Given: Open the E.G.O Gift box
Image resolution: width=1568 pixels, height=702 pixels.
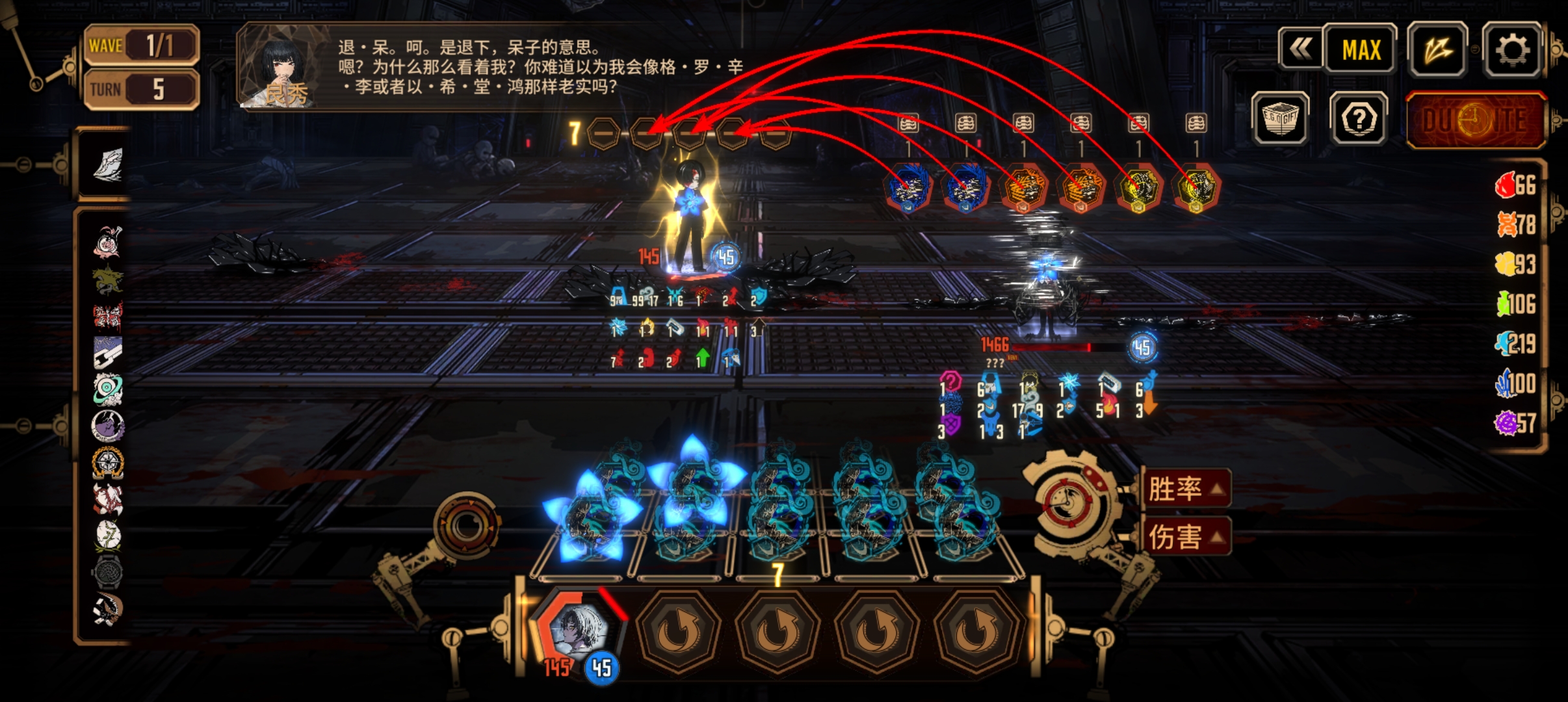Looking at the screenshot, I should (x=1280, y=118).
